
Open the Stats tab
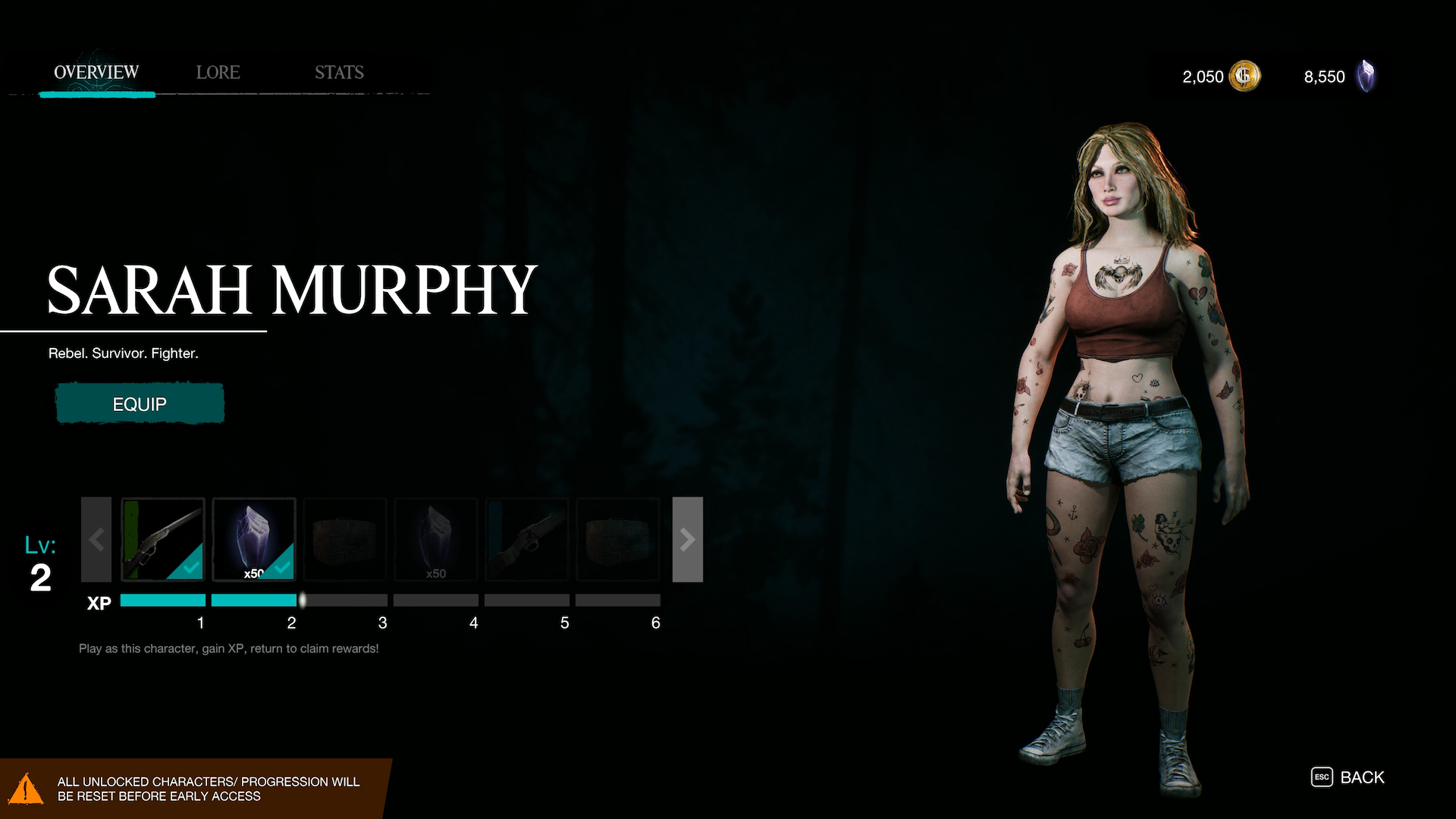click(339, 73)
